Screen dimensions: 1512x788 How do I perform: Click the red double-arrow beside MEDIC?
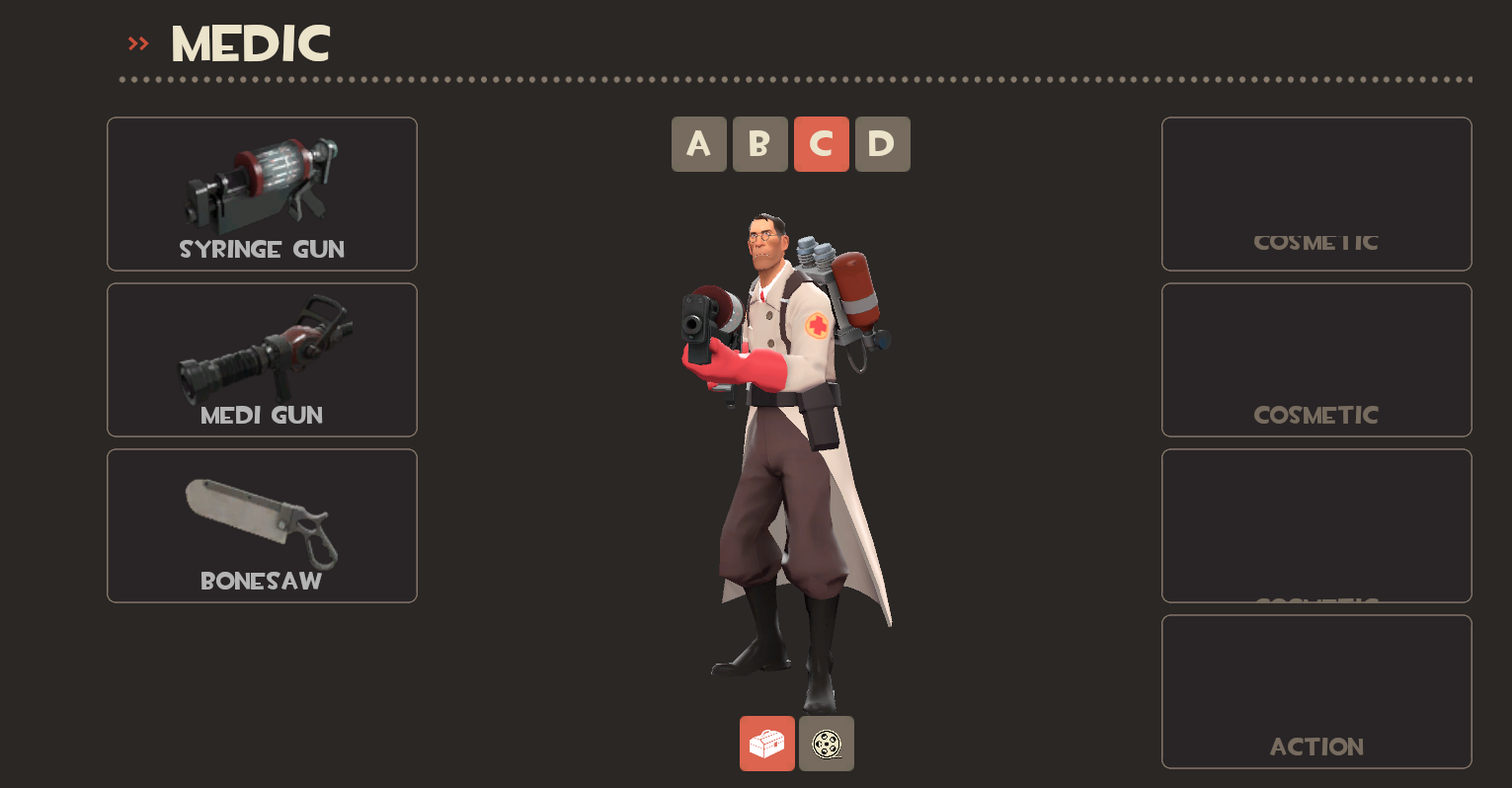coord(137,42)
